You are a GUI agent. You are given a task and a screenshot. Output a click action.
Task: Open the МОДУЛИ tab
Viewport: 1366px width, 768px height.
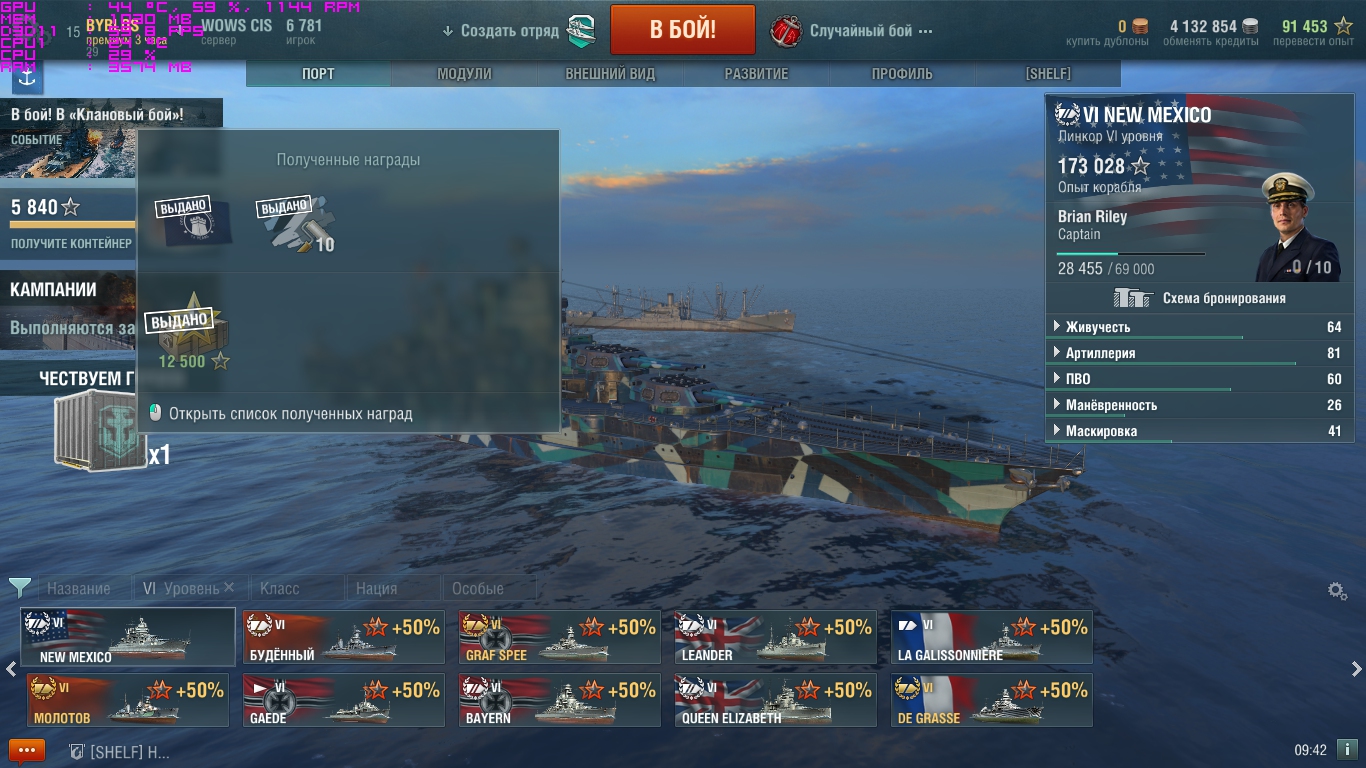[464, 74]
